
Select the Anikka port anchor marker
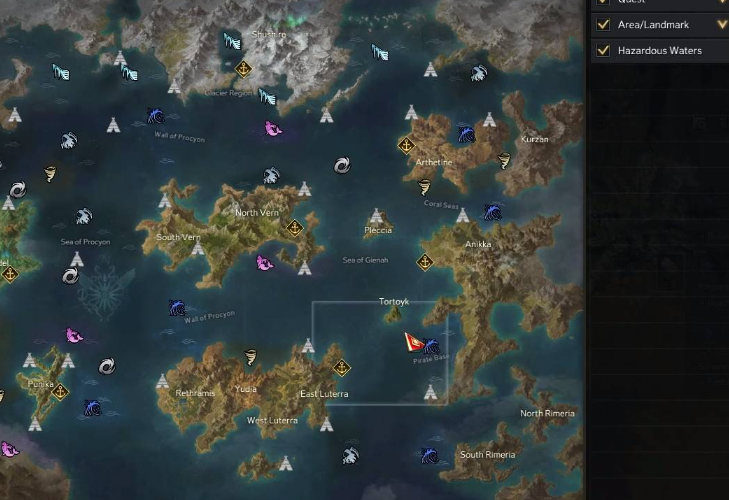pos(424,262)
